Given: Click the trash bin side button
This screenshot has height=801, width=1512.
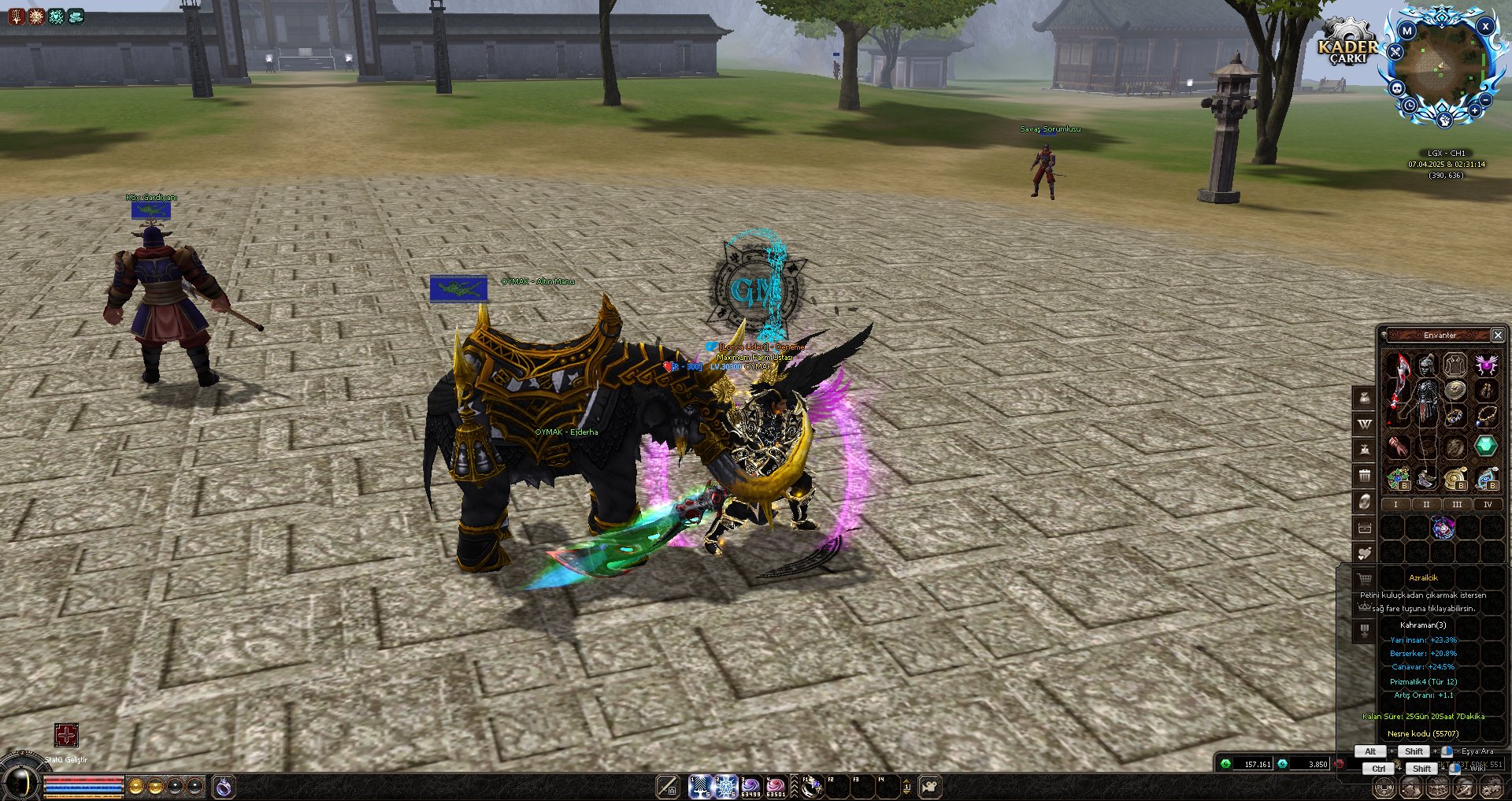Looking at the screenshot, I should click(1364, 476).
